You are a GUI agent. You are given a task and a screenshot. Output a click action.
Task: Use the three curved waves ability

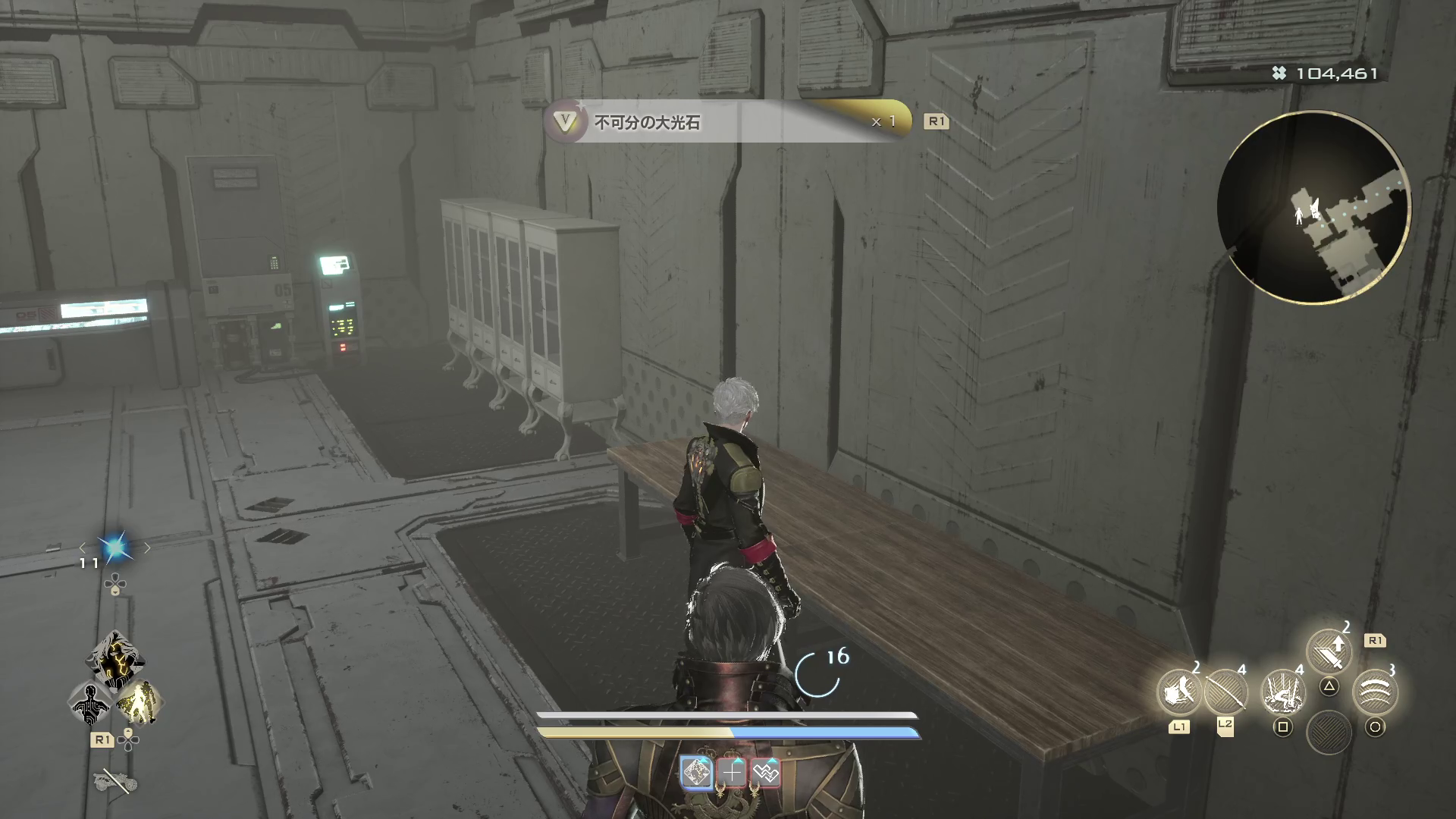point(1374,691)
